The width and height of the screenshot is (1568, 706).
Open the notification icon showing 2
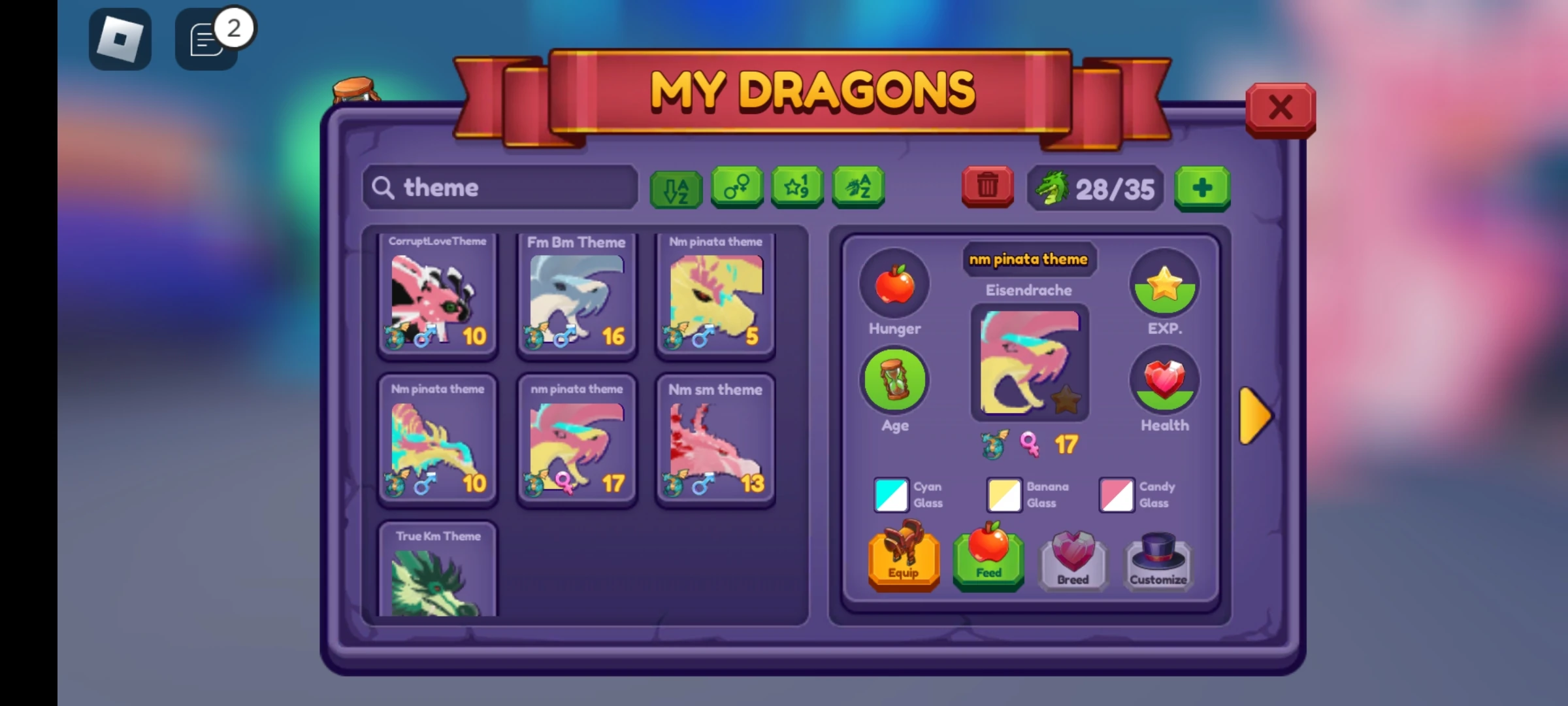(x=205, y=38)
